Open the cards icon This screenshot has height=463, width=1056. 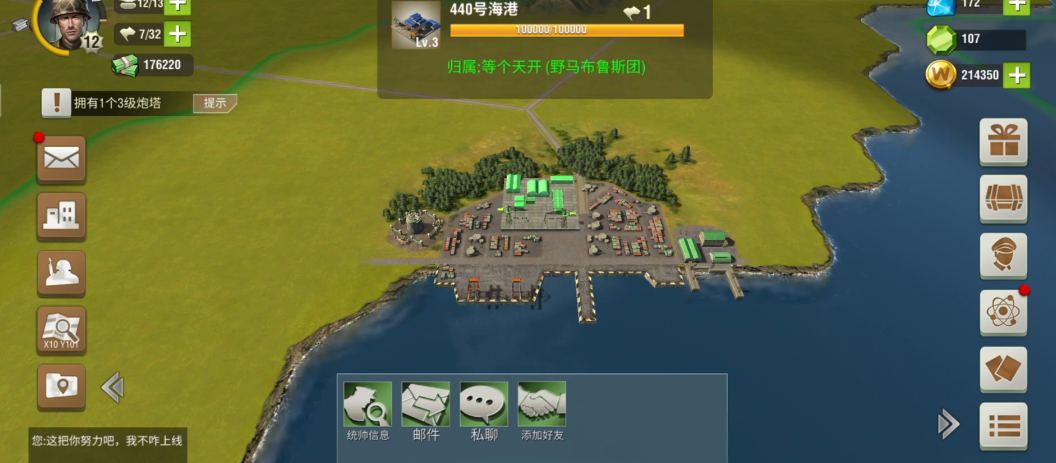(x=1003, y=369)
